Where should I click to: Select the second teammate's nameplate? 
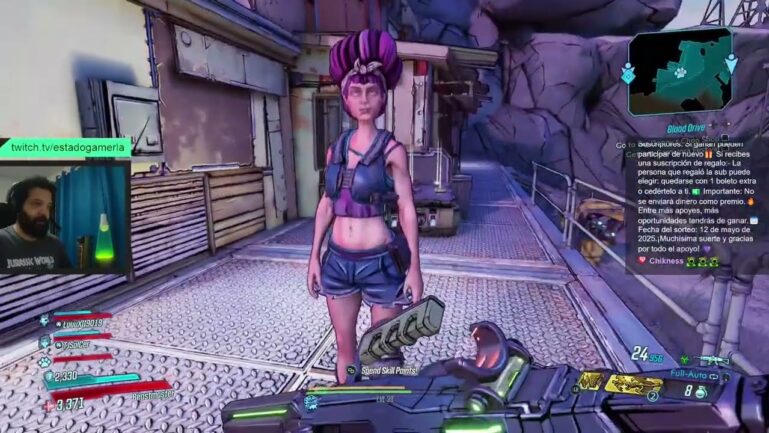coord(76,345)
